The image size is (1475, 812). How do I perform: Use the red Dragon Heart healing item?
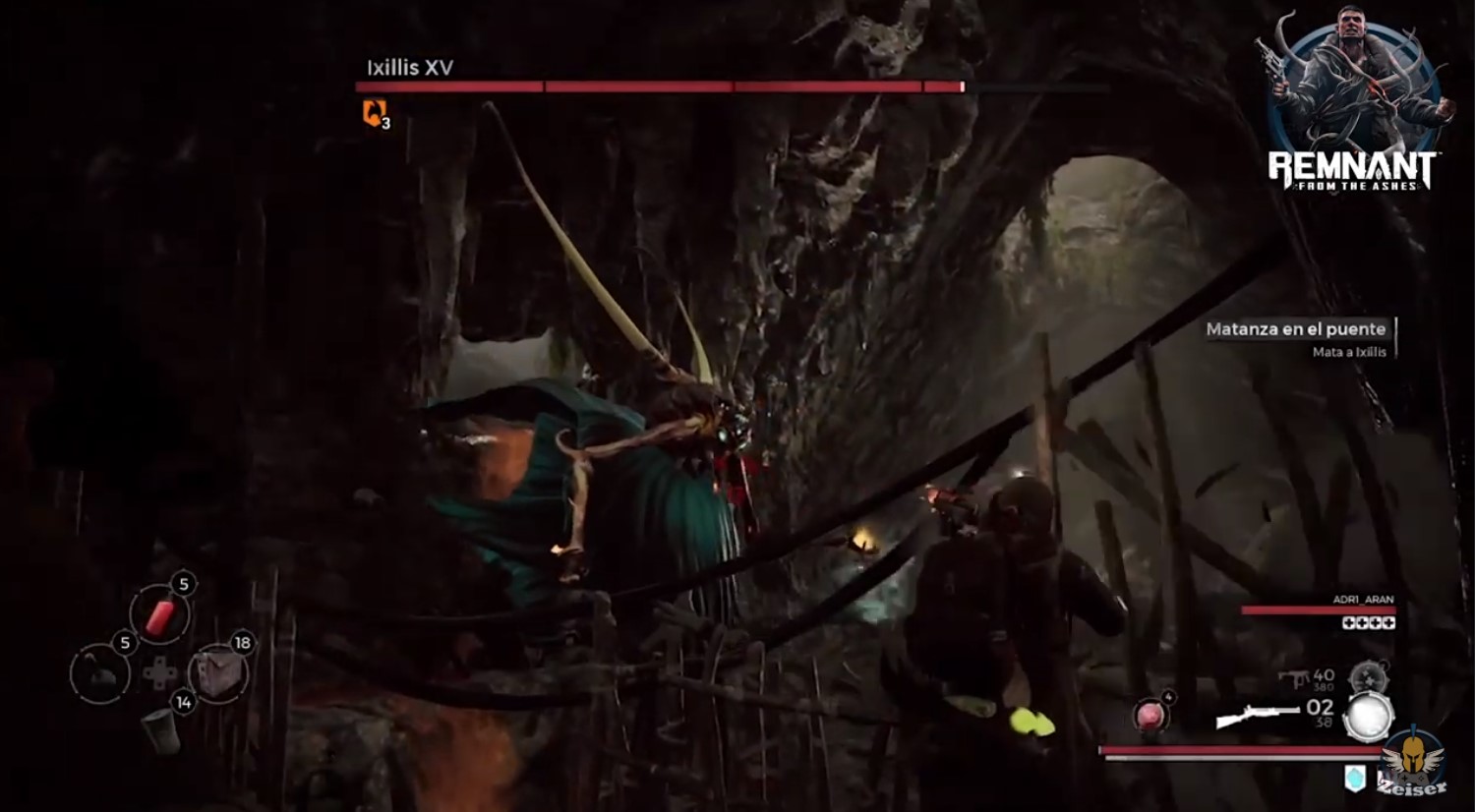1149,715
